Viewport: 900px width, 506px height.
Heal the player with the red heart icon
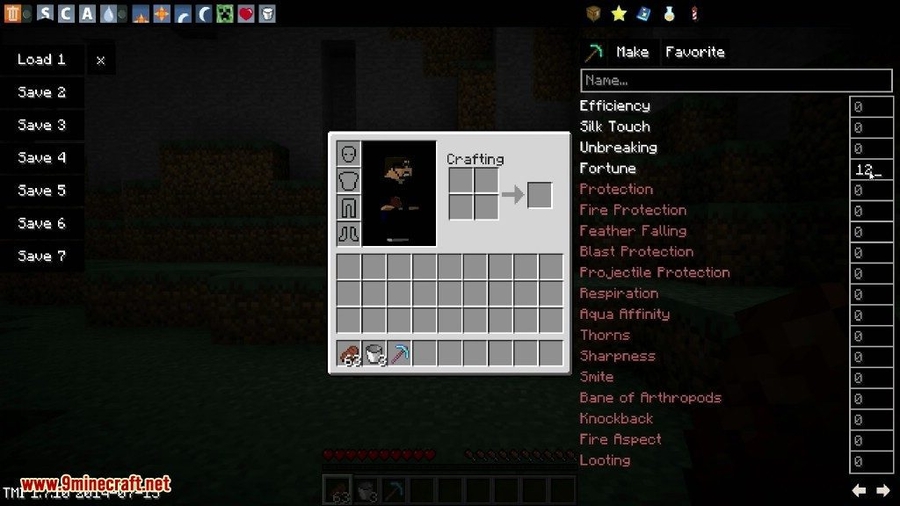(x=245, y=14)
